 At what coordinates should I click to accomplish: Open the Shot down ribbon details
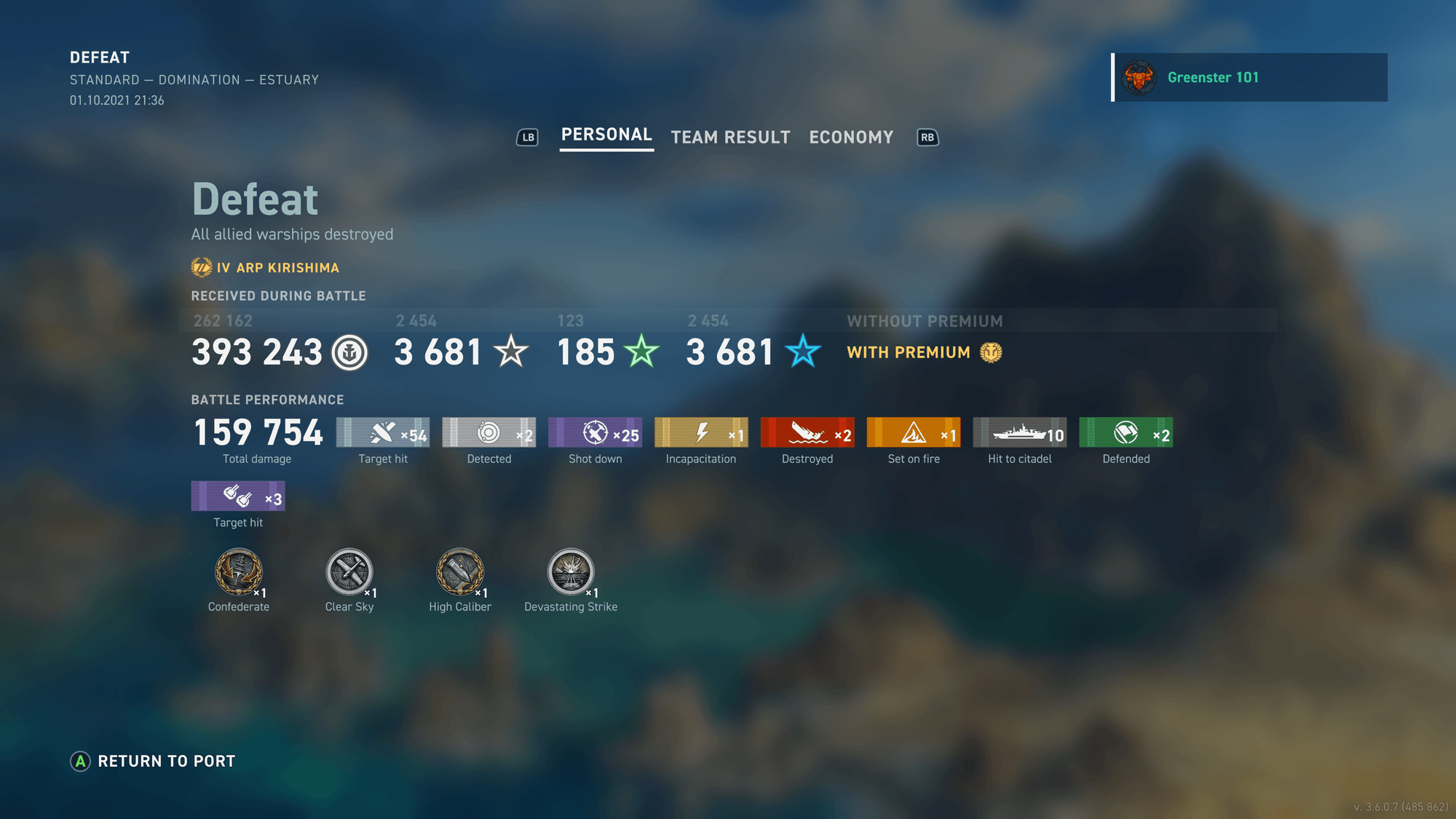(x=595, y=432)
